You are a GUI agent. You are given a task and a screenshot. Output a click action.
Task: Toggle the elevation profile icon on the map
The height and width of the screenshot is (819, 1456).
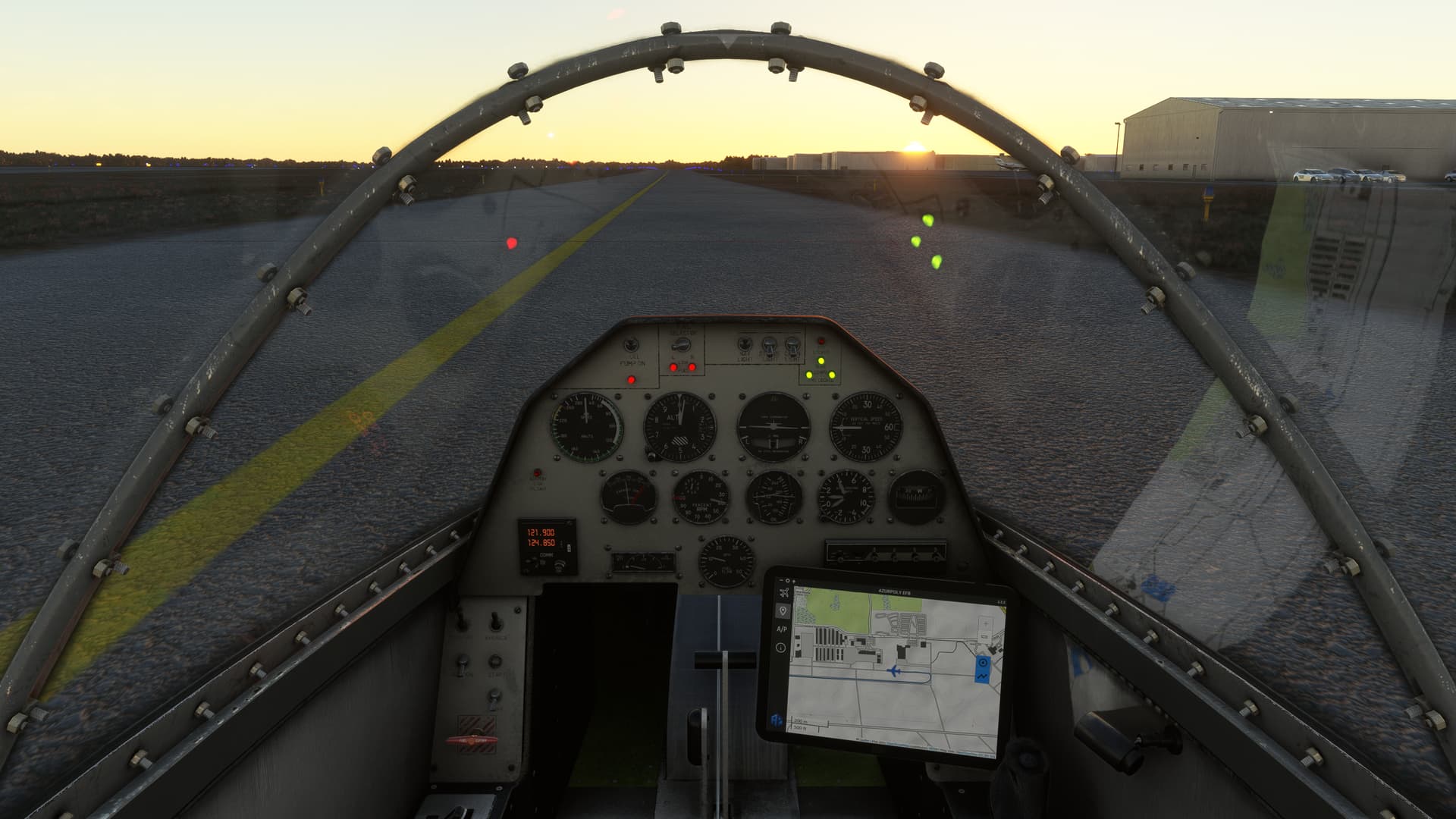983,677
